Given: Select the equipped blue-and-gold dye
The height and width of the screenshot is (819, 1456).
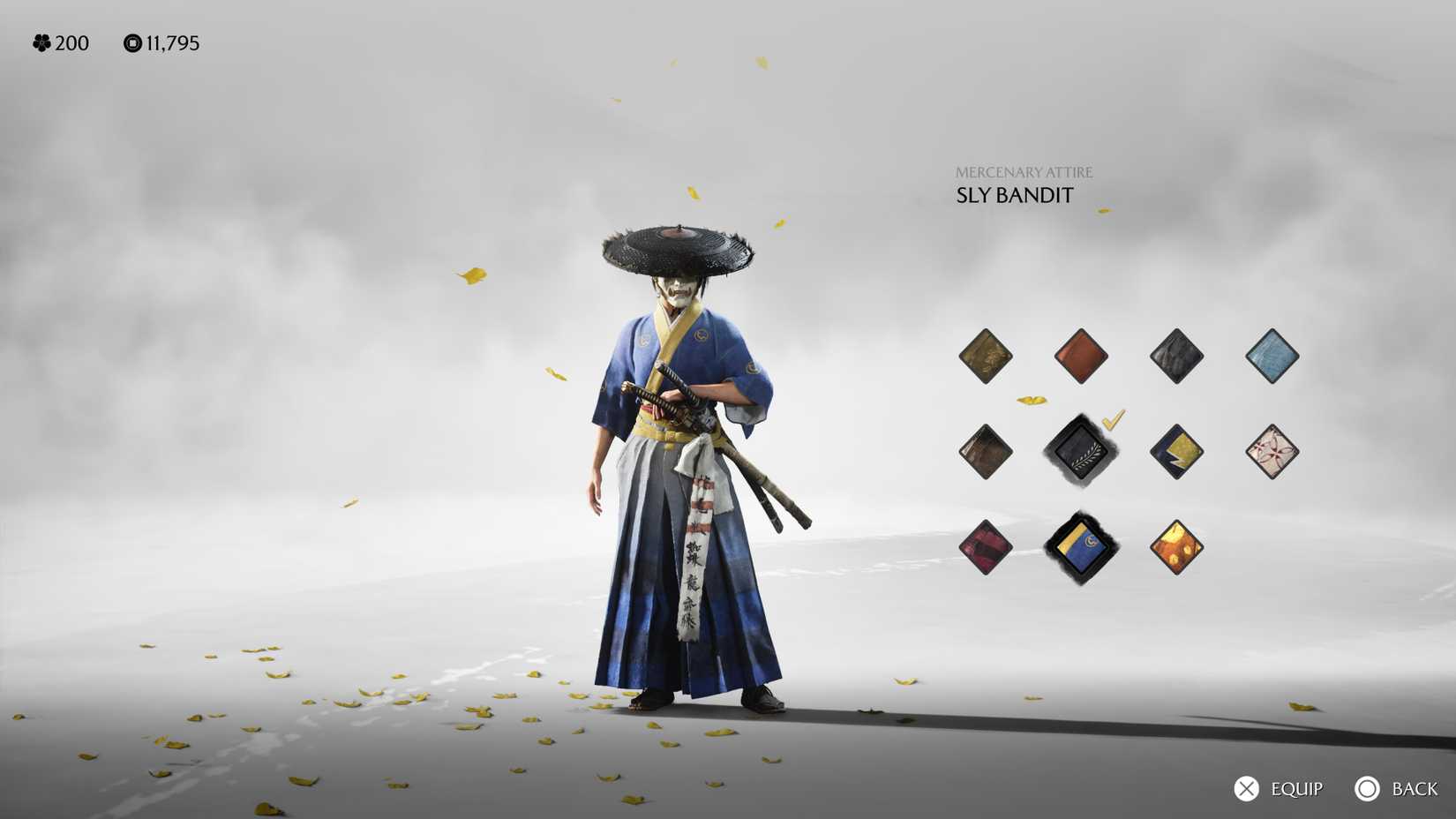Looking at the screenshot, I should [1082, 545].
